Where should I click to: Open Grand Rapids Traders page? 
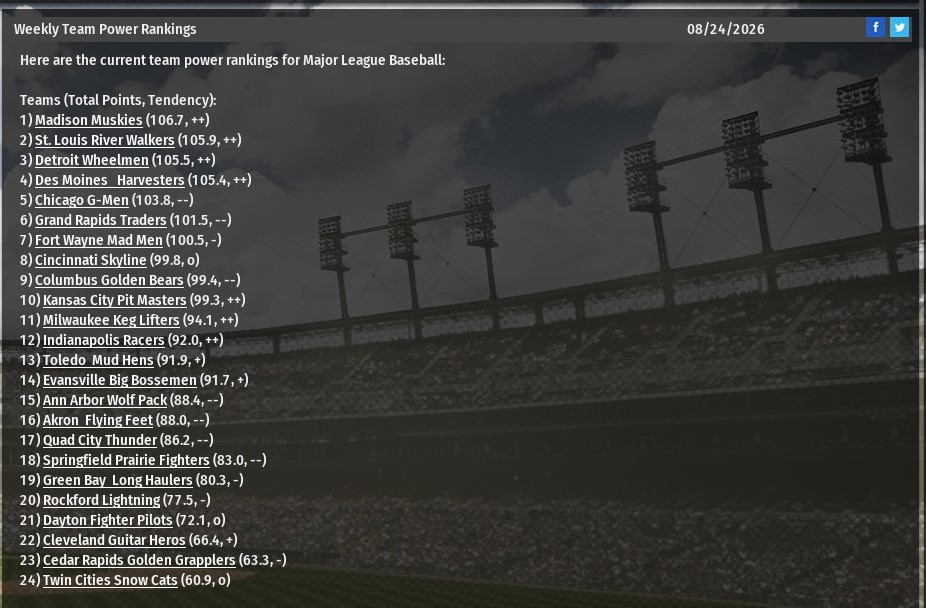click(x=100, y=220)
